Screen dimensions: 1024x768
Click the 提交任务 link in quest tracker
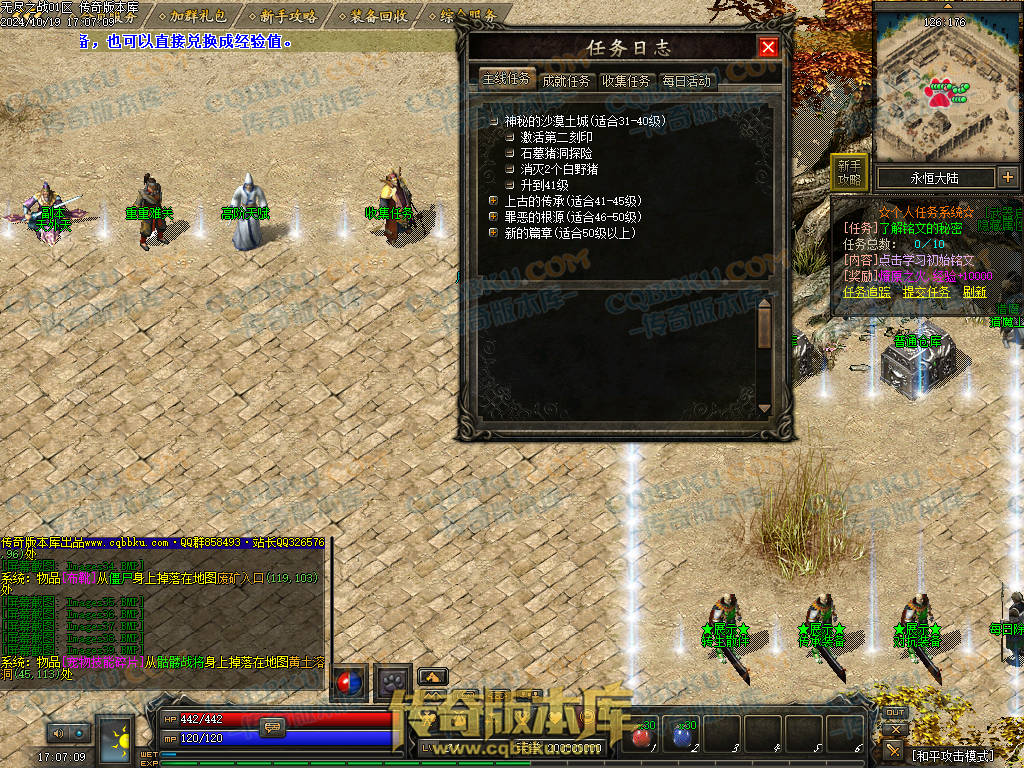[x=926, y=292]
